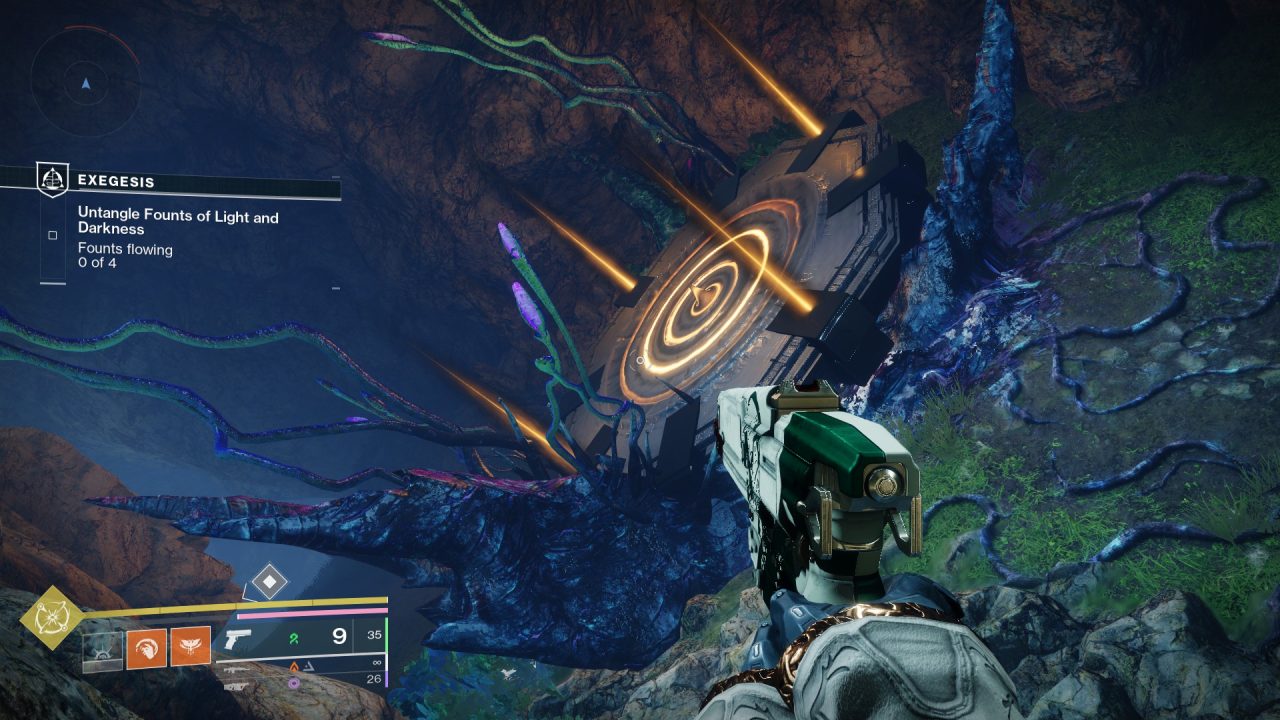Select the Exegesis quest shield emblem
This screenshot has height=720, width=1280.
coord(52,180)
